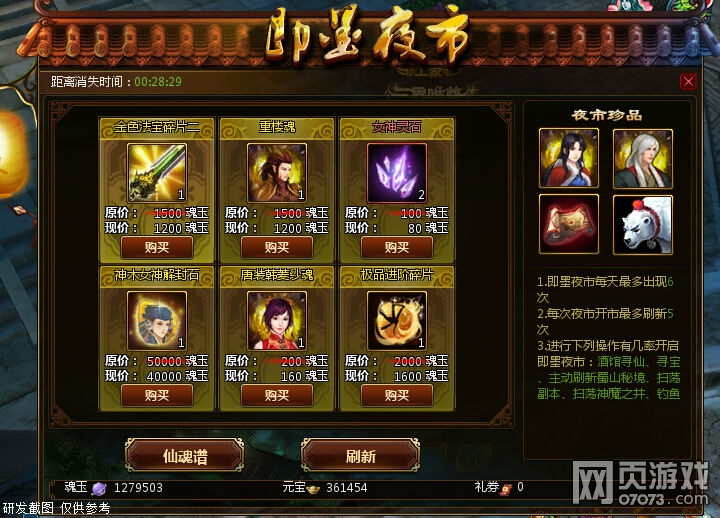Purchase the 重楼魂 for 1200 魂玉
Viewport: 720px width, 518px height.
277,247
